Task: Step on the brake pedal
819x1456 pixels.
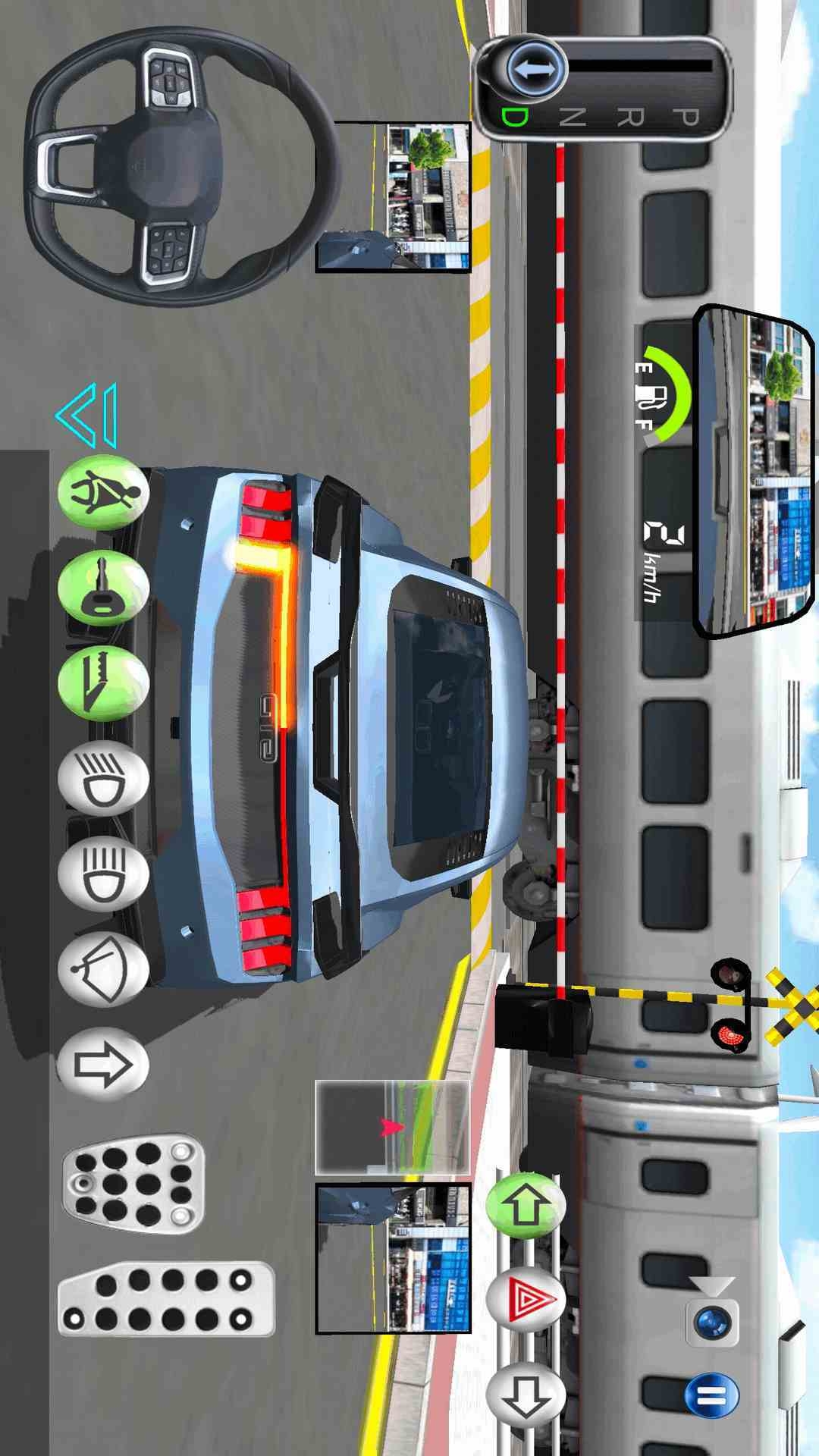Action: click(134, 1184)
